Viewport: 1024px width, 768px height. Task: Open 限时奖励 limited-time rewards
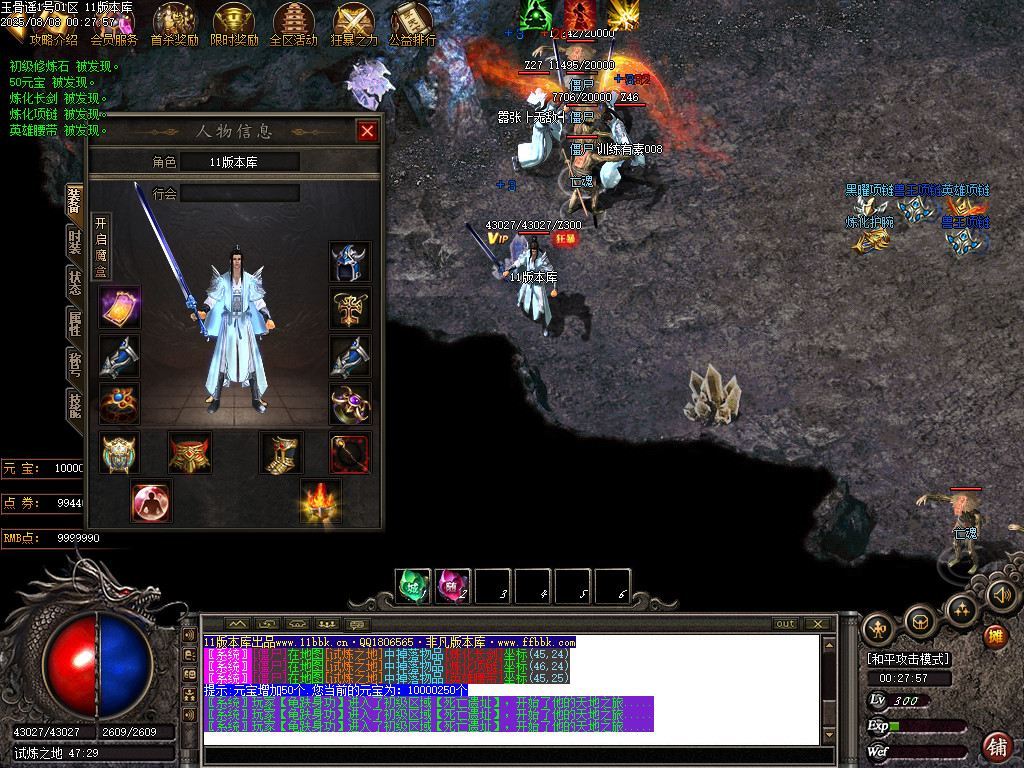[234, 25]
